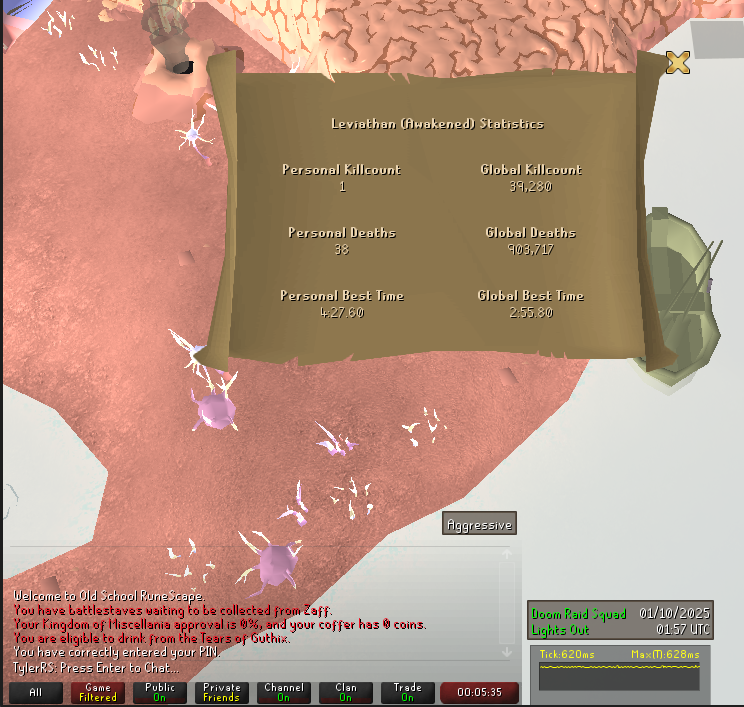Image resolution: width=744 pixels, height=707 pixels.
Task: Open the Private chat tab
Action: (x=222, y=692)
